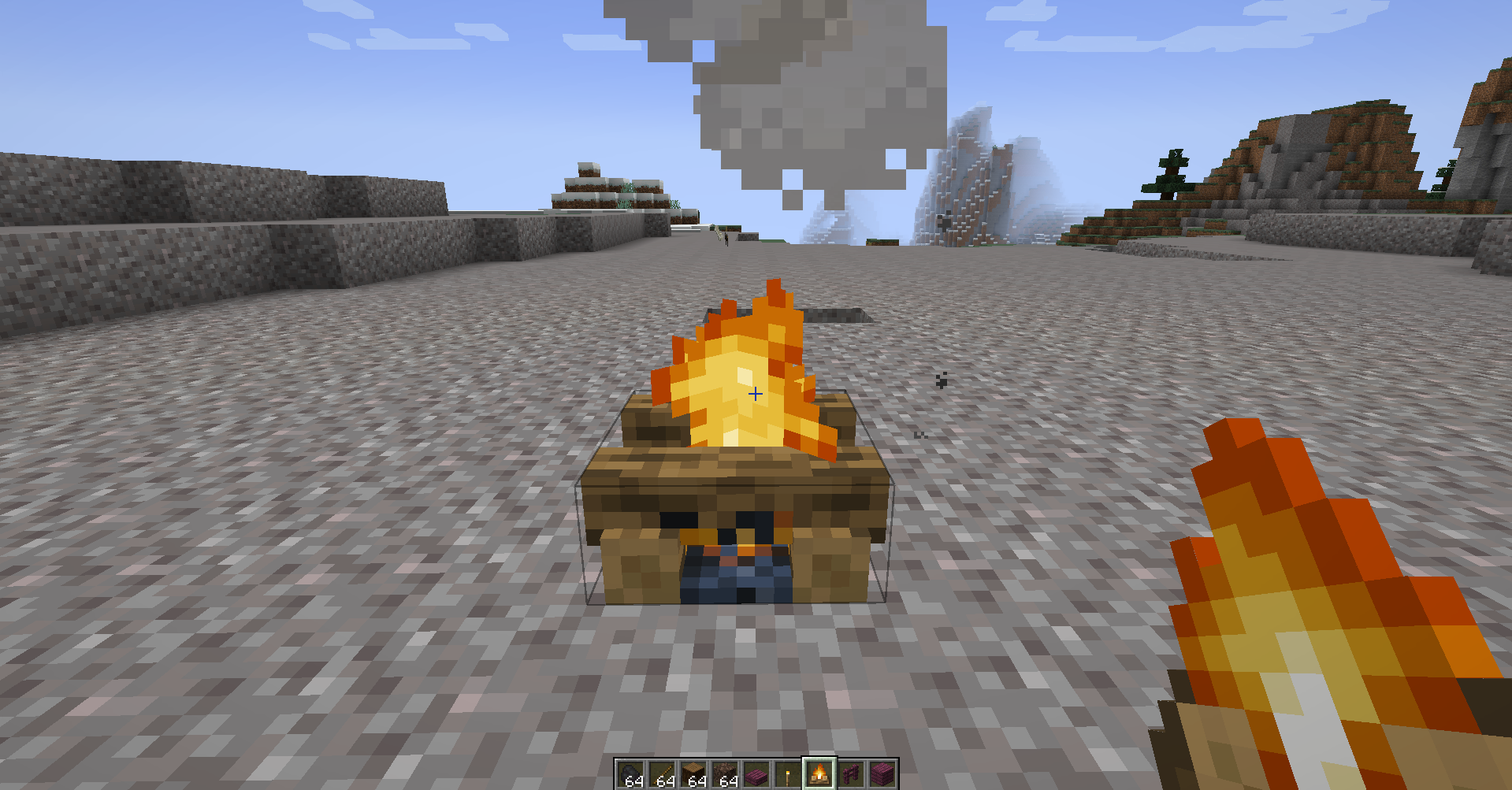Image resolution: width=1512 pixels, height=790 pixels.
Task: Switch to the torch hotbar slot
Action: pos(788,775)
